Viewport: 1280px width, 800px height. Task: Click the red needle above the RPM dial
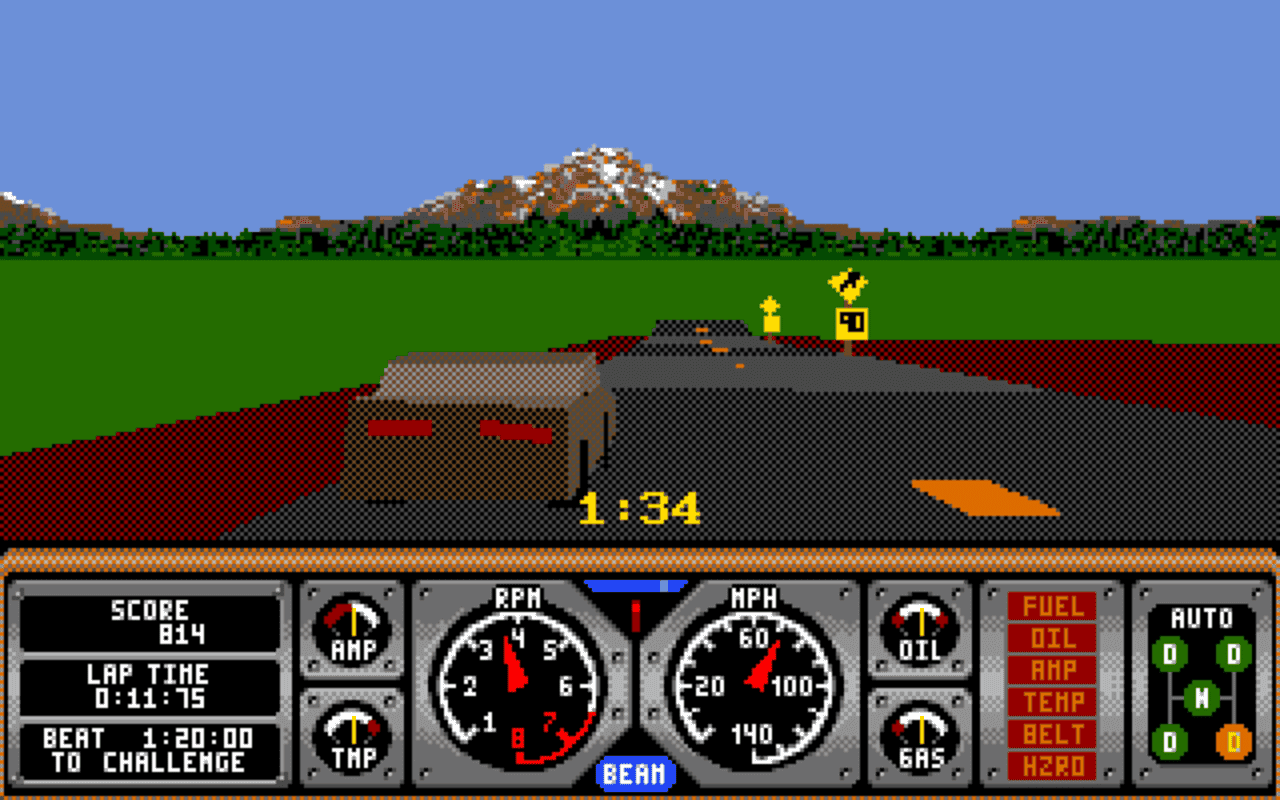(x=634, y=612)
